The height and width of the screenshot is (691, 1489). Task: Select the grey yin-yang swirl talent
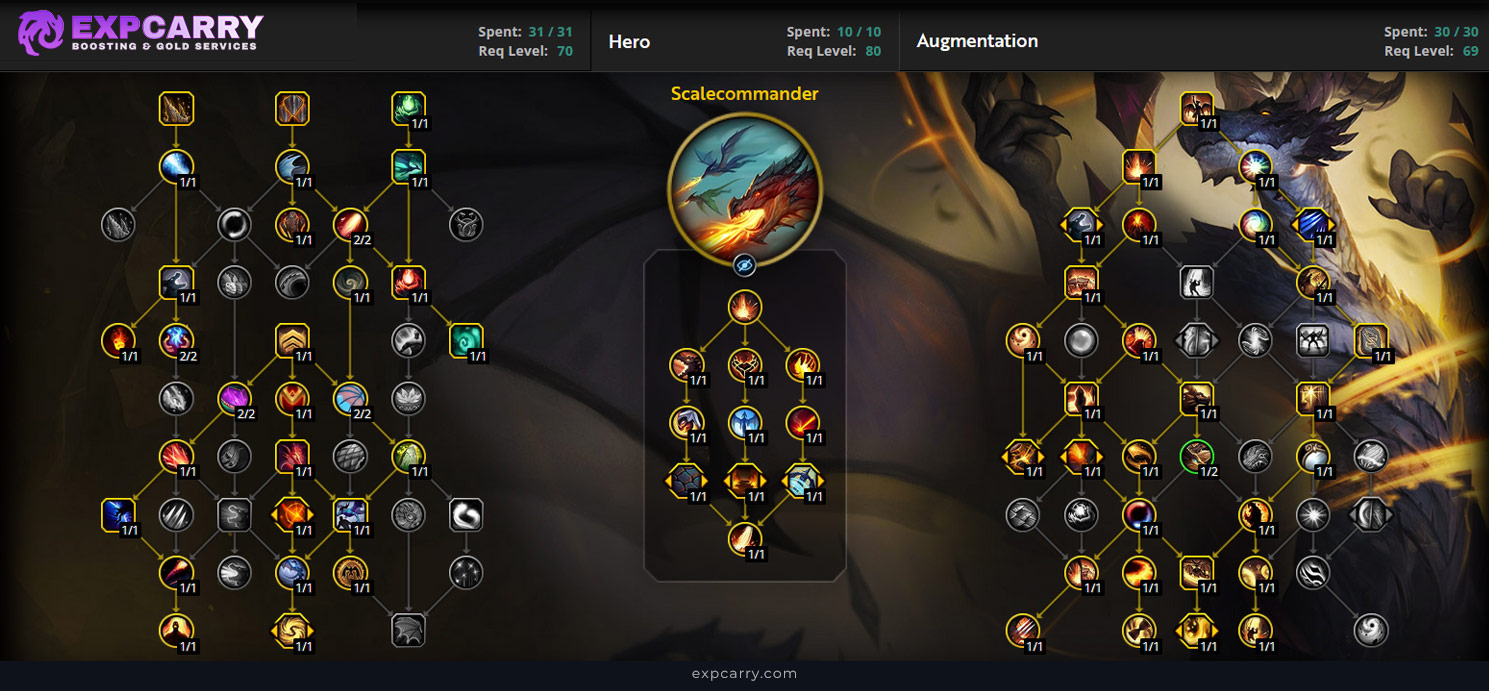1371,630
